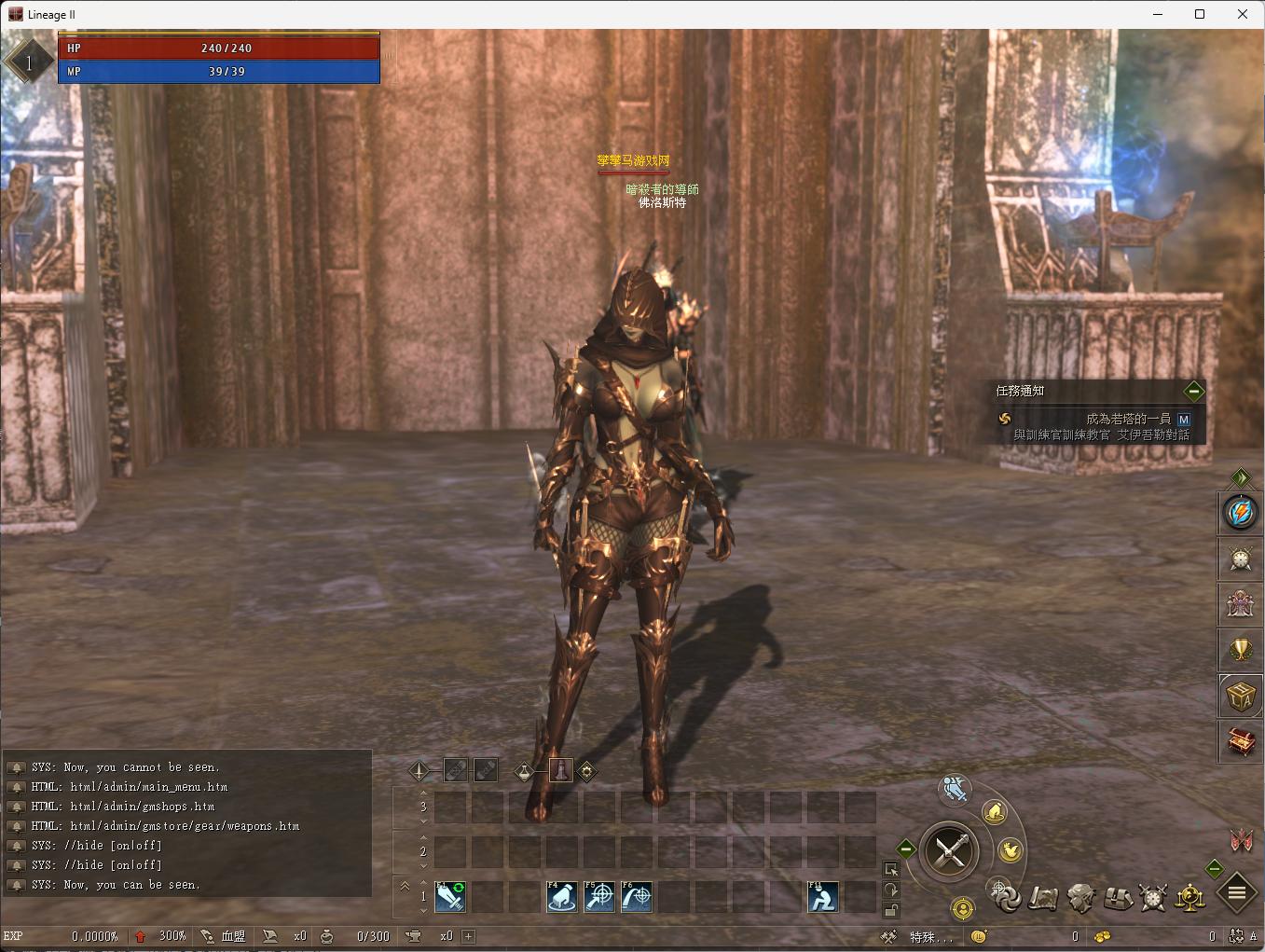Use the F4 hand pickup action
This screenshot has height=952, width=1265.
click(562, 897)
